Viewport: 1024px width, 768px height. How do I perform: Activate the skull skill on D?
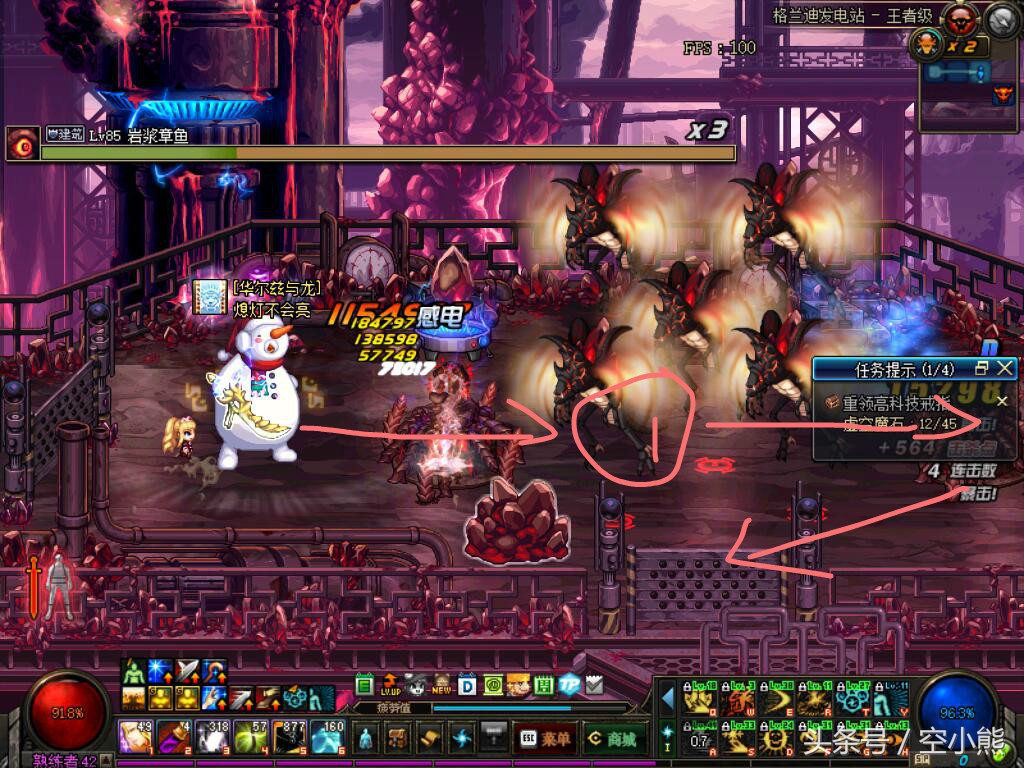pos(776,739)
